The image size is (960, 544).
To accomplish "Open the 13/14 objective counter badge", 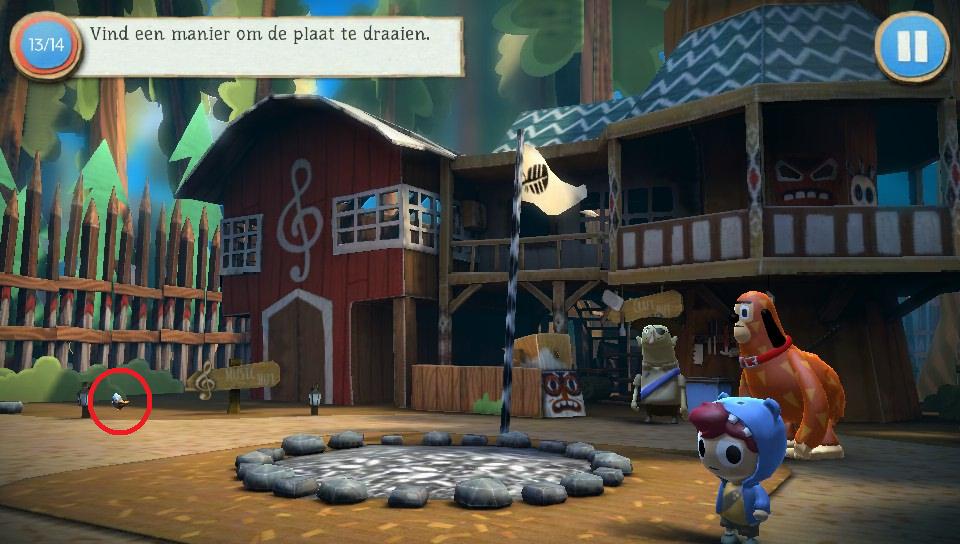I will pos(46,46).
